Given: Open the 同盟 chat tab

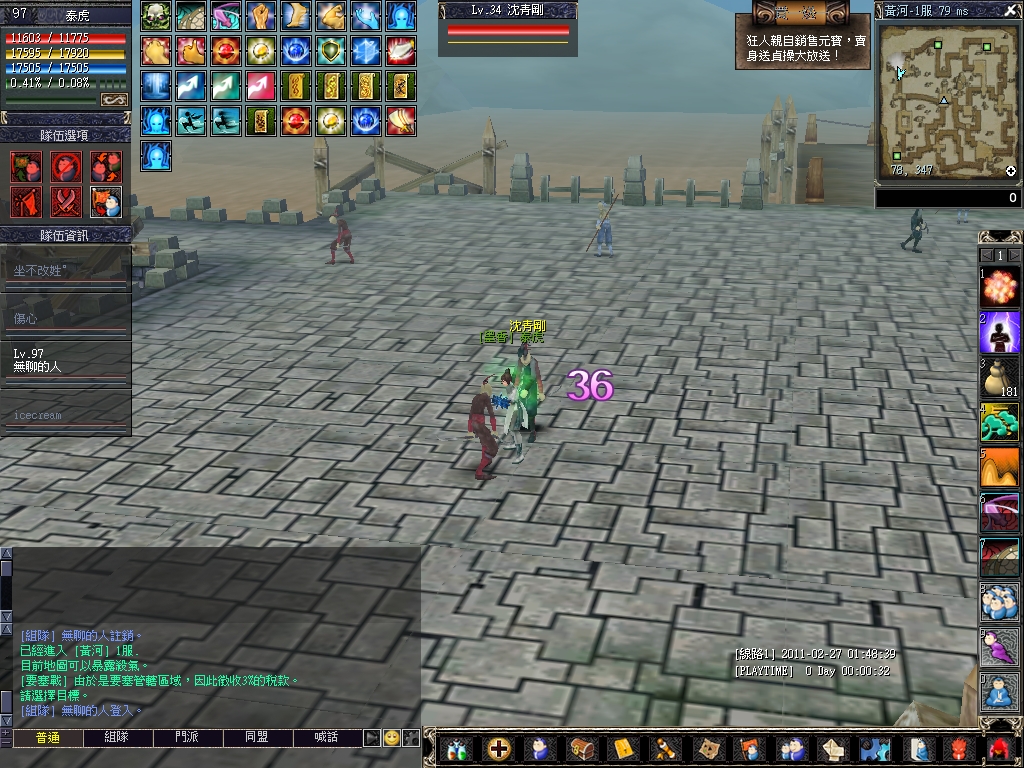Looking at the screenshot, I should (x=257, y=737).
